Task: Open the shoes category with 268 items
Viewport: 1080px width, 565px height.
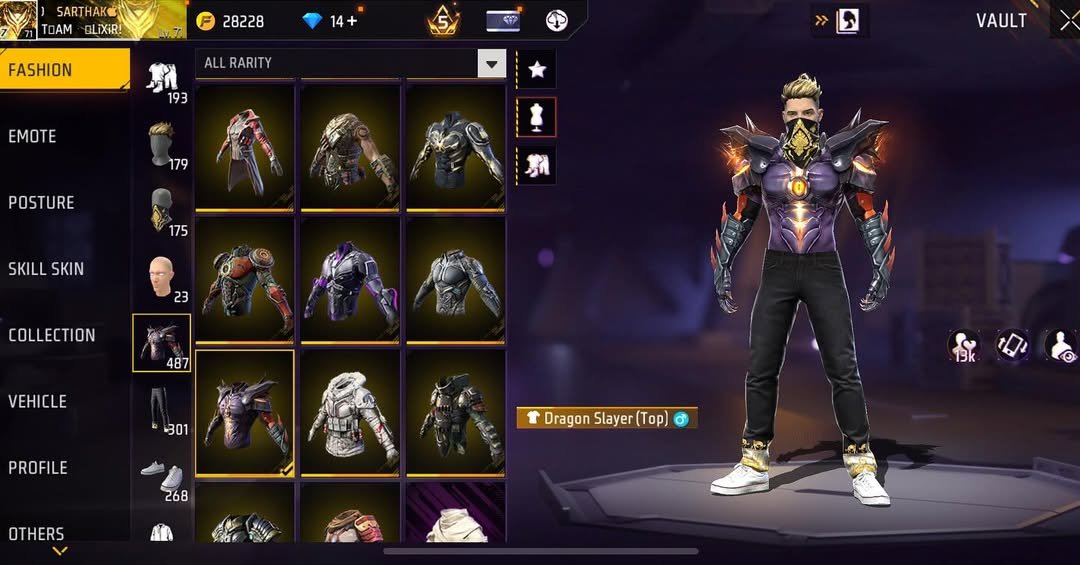Action: coord(161,478)
